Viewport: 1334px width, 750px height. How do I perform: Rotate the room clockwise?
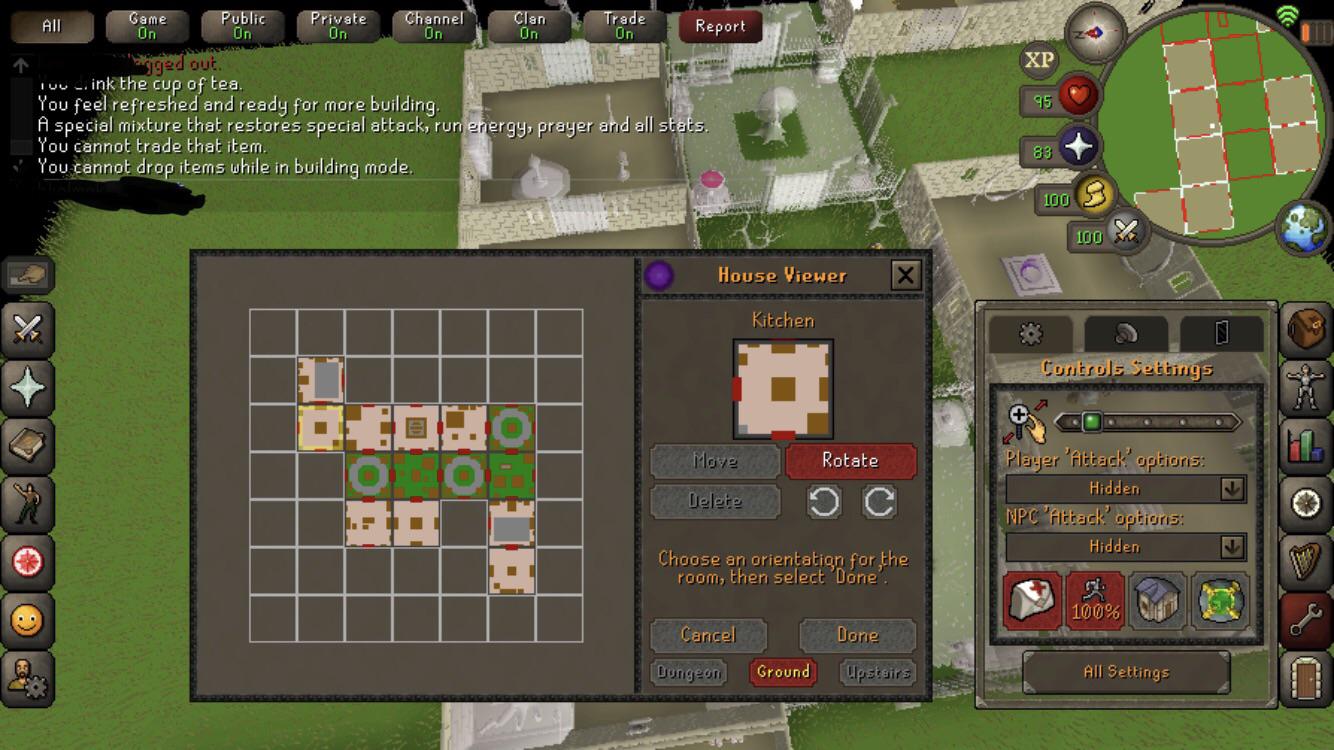click(x=880, y=502)
